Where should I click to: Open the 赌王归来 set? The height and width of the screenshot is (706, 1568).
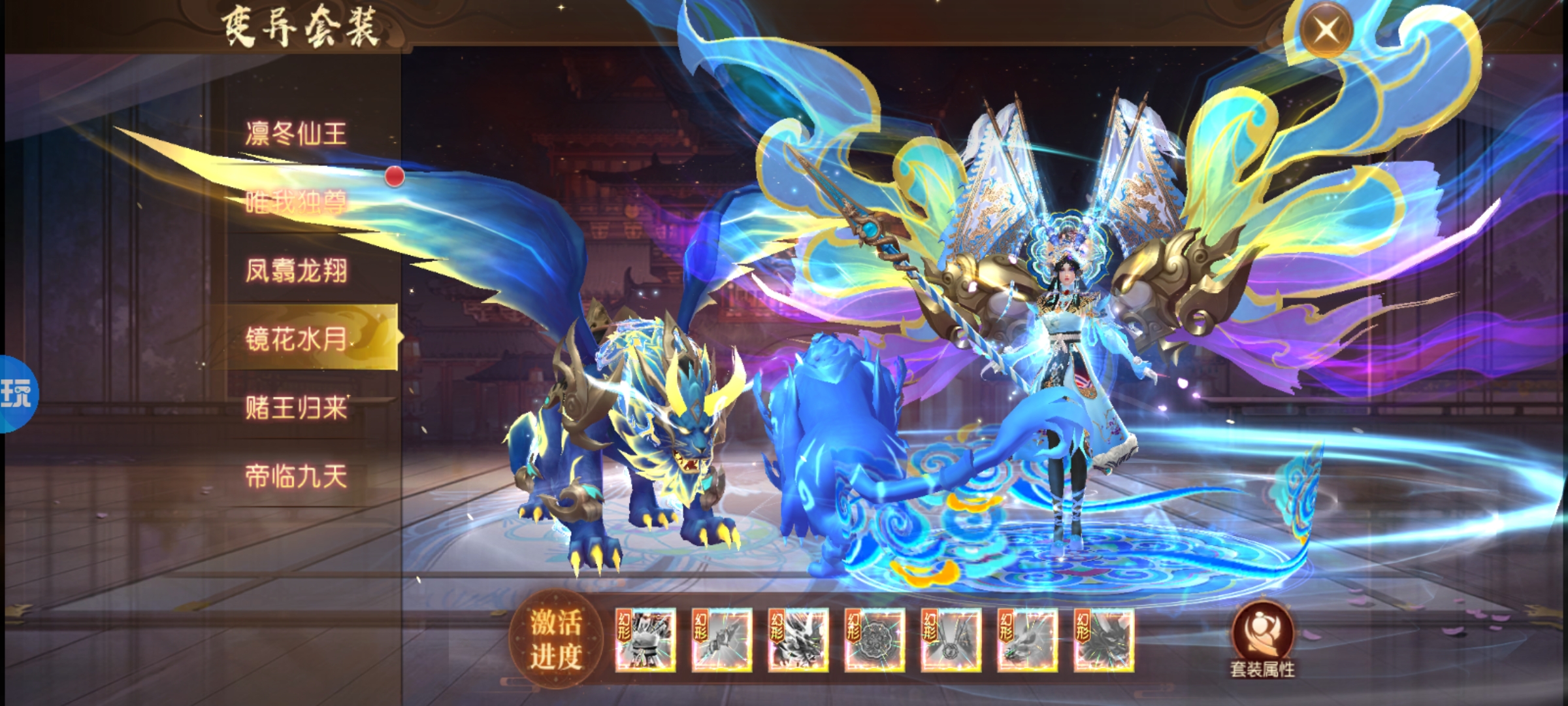(x=296, y=407)
